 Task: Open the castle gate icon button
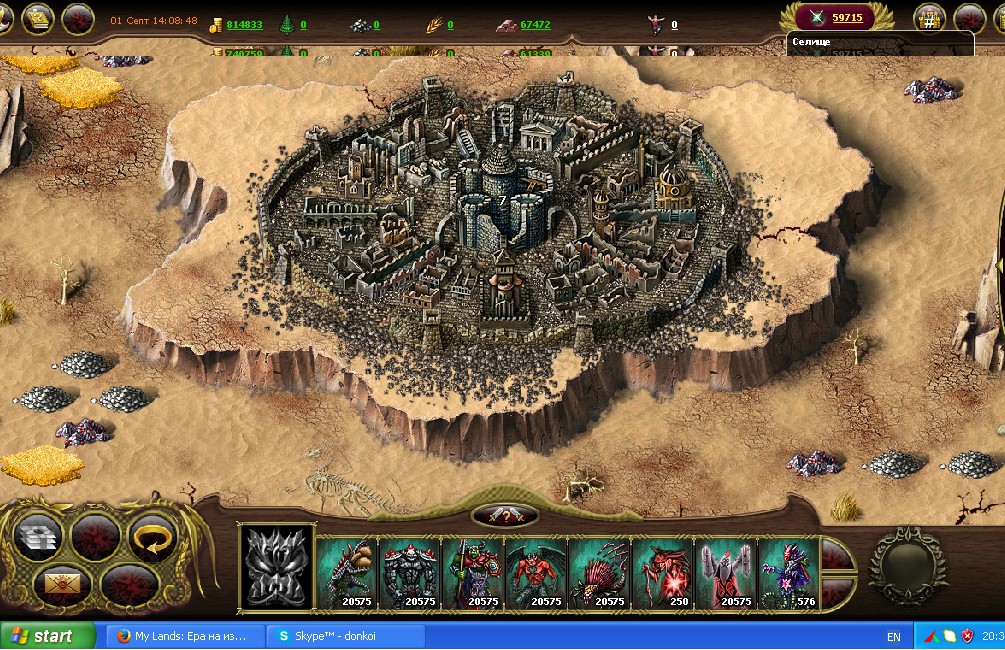tap(929, 18)
